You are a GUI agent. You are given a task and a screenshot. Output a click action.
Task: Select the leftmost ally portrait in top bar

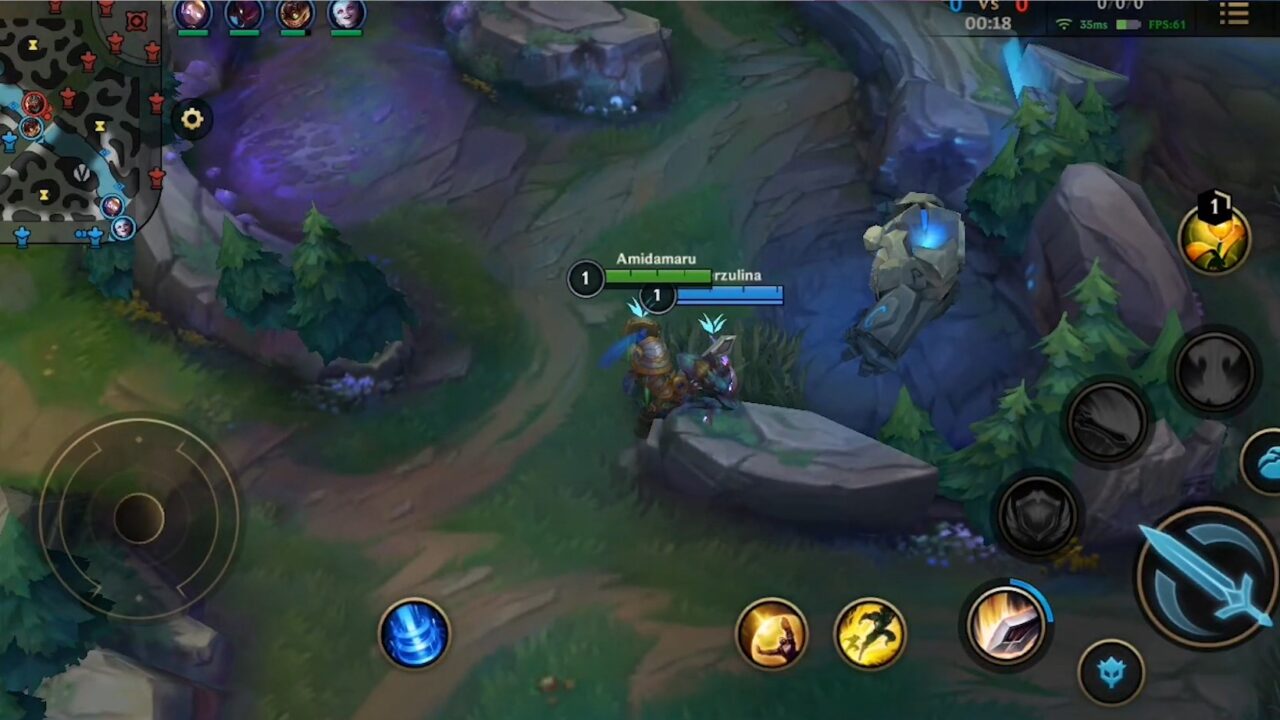193,15
